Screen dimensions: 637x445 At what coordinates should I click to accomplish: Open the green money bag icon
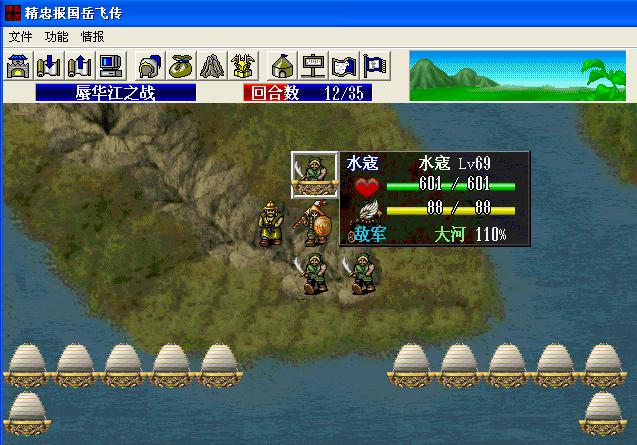[181, 66]
